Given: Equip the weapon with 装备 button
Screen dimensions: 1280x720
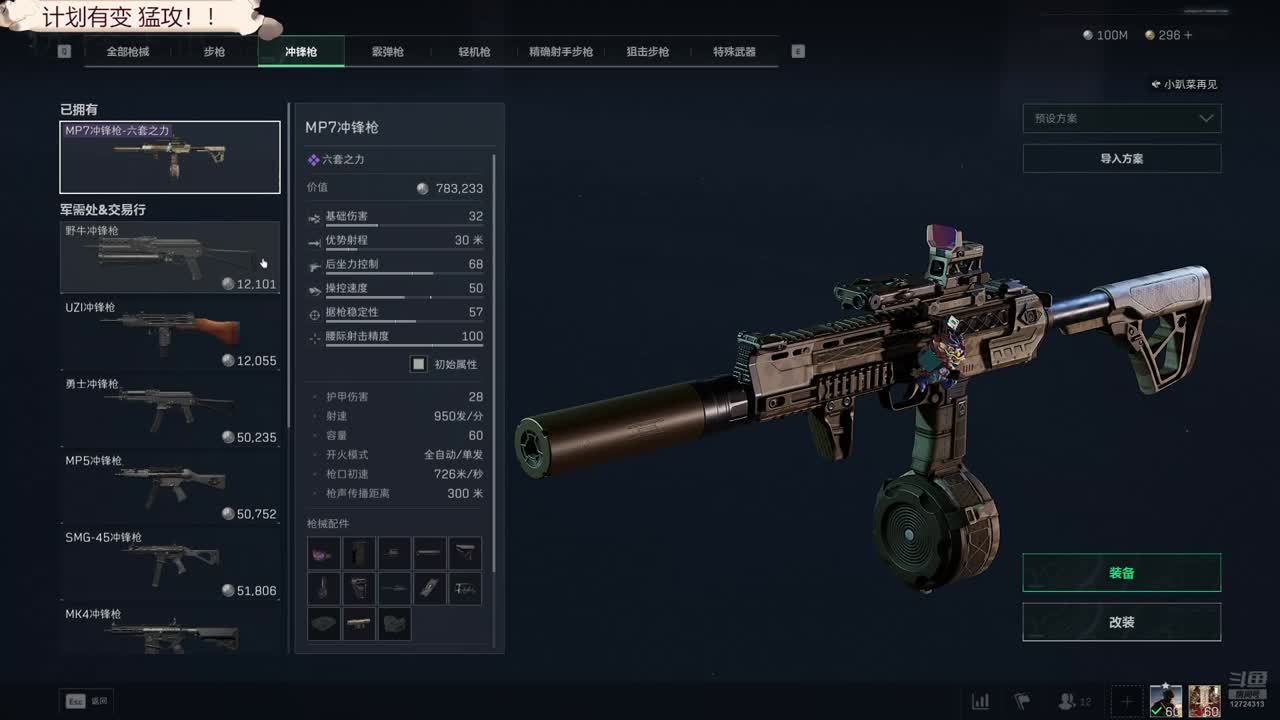Looking at the screenshot, I should pos(1121,573).
